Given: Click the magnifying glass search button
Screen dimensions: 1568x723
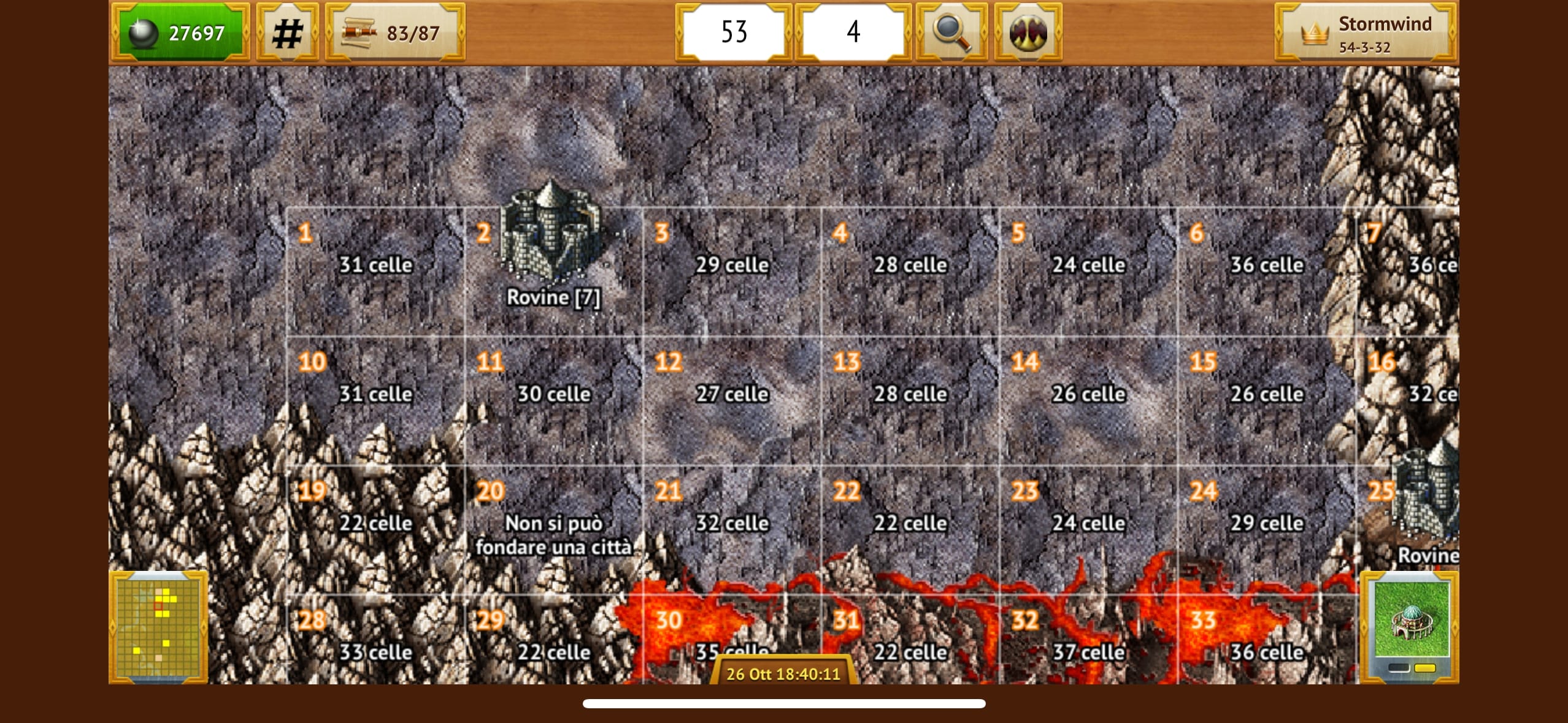Looking at the screenshot, I should (951, 32).
